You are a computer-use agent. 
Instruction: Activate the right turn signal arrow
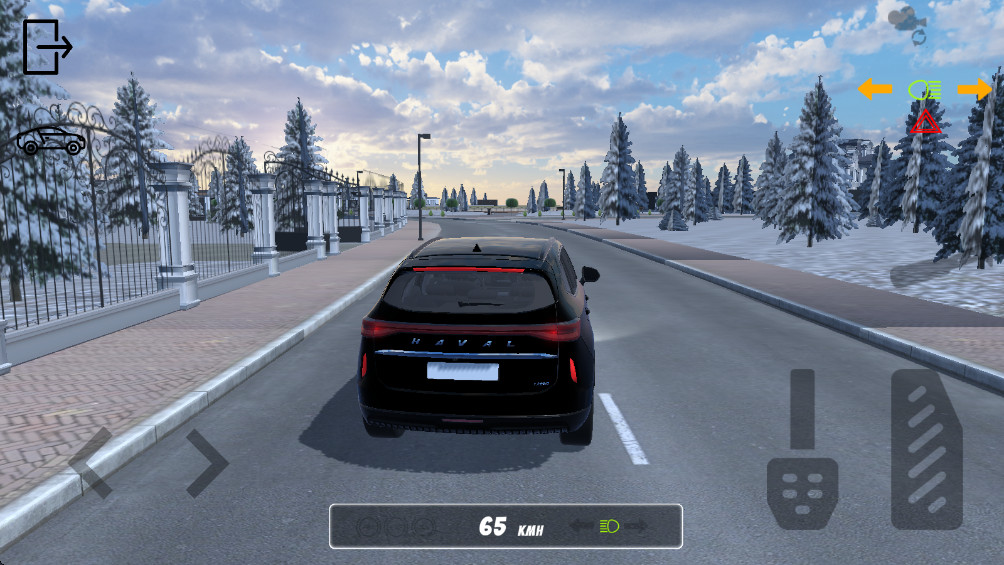[x=974, y=90]
